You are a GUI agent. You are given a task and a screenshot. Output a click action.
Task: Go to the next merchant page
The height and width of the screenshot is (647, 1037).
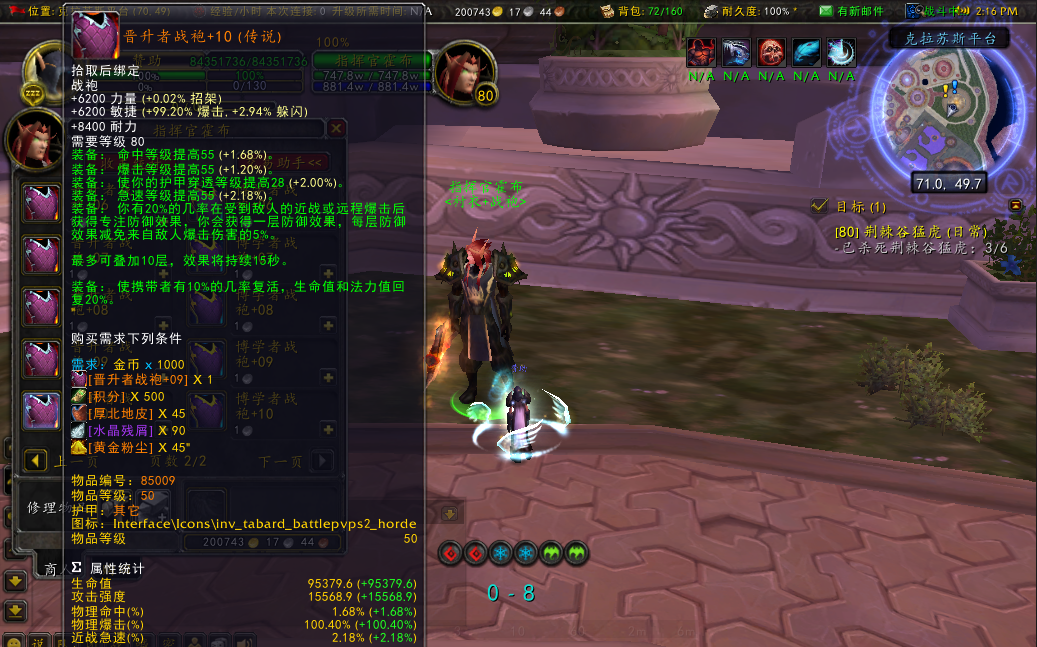tap(322, 461)
